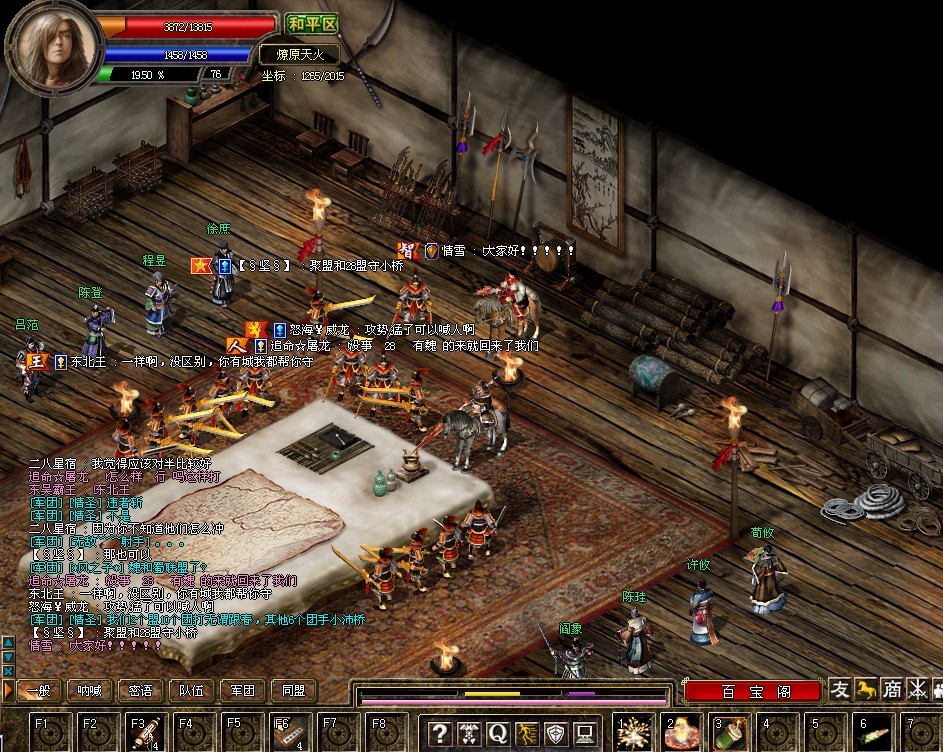Open the 友 friends button
This screenshot has width=943, height=752.
click(x=840, y=689)
